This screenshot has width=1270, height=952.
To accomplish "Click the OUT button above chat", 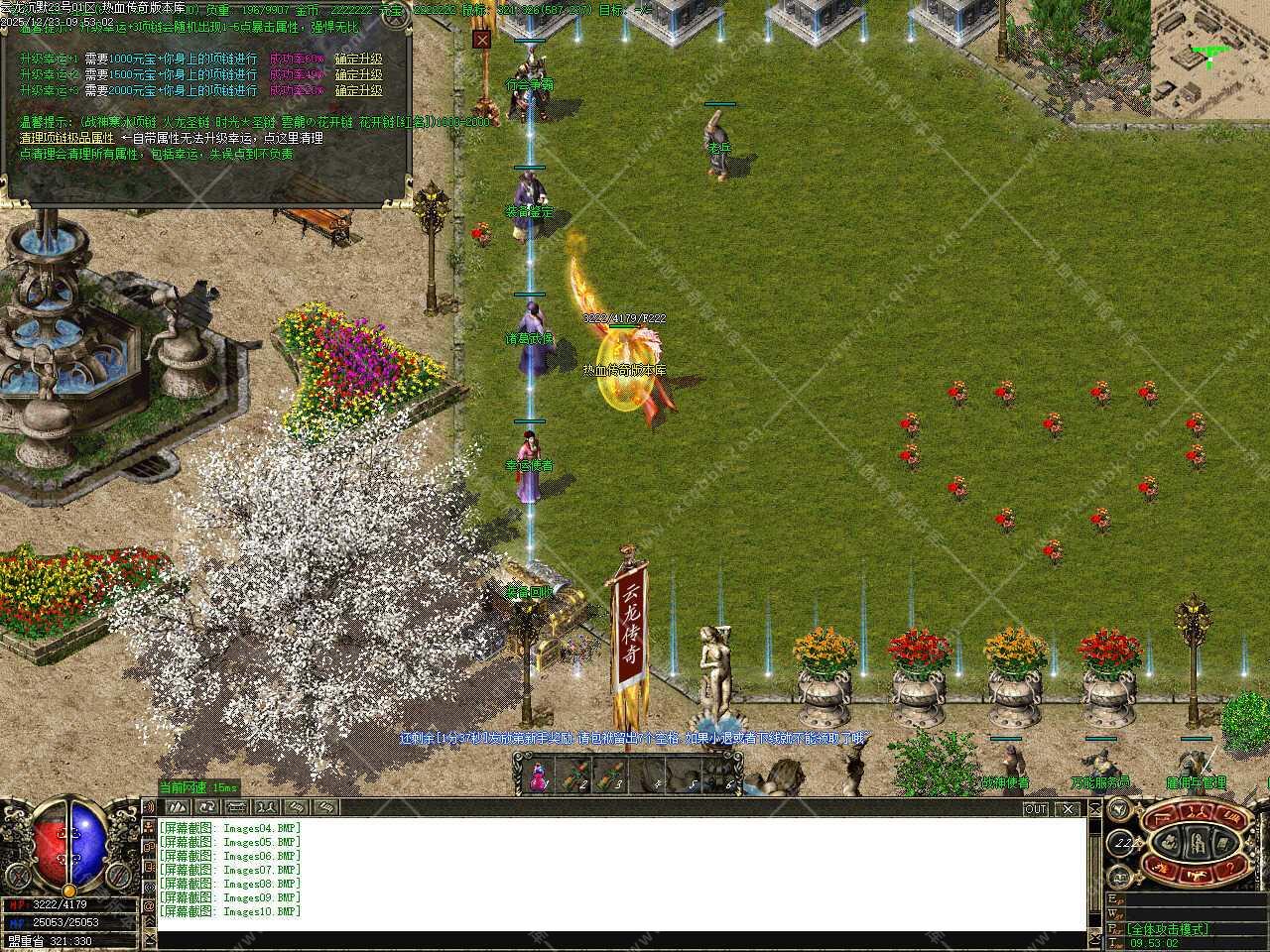I will [1036, 809].
